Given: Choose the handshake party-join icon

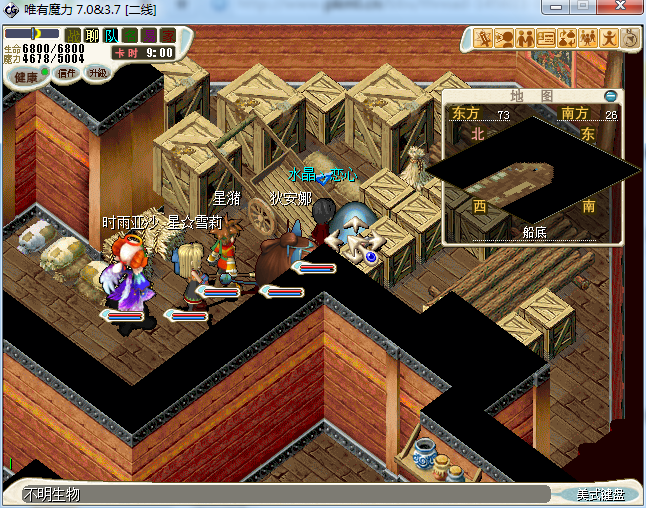Looking at the screenshot, I should (x=525, y=38).
